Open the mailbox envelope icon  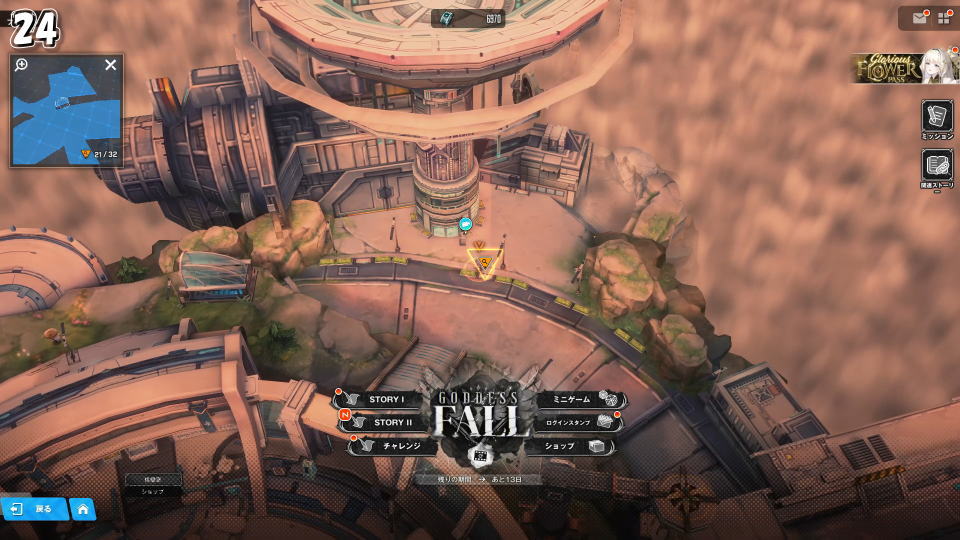coord(919,18)
